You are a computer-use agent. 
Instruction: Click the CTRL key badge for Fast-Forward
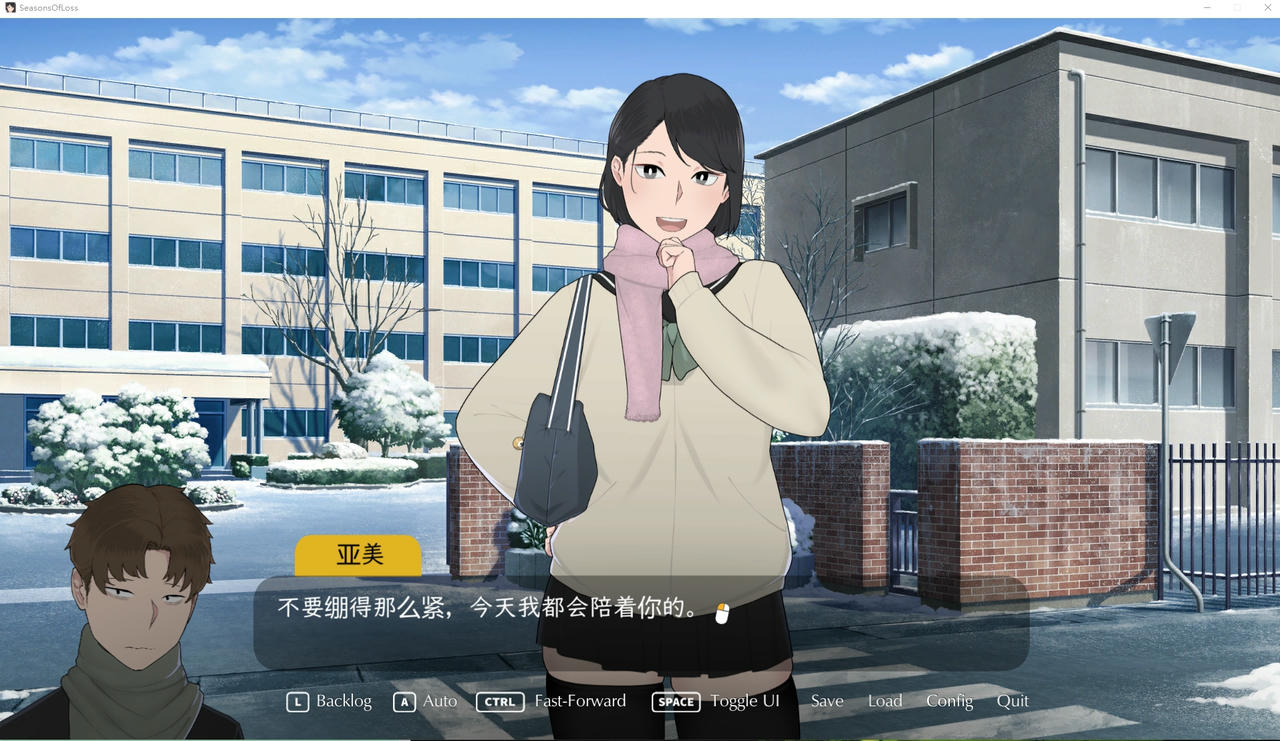pyautogui.click(x=500, y=702)
